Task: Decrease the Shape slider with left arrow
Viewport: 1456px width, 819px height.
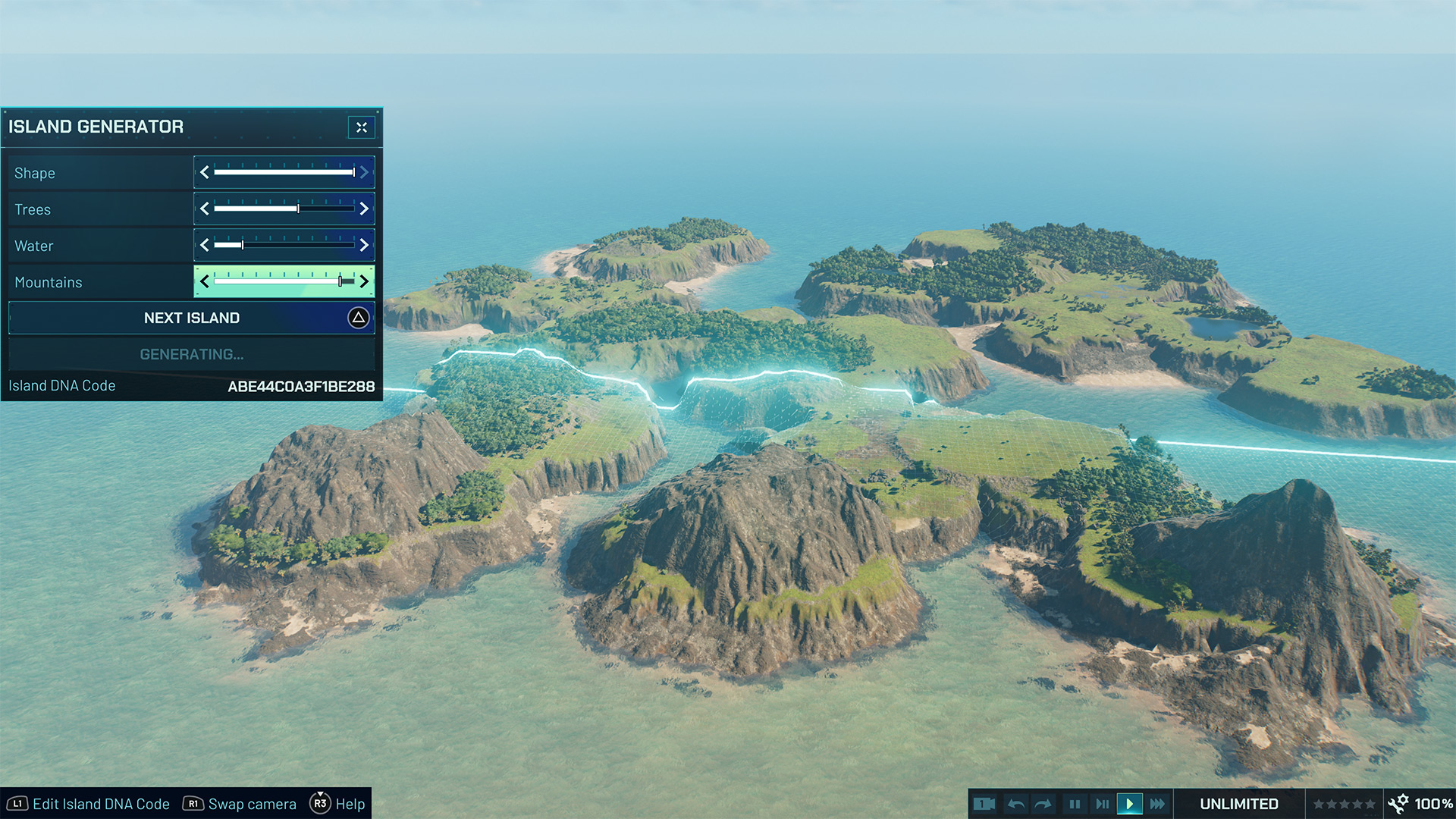Action: pos(205,173)
